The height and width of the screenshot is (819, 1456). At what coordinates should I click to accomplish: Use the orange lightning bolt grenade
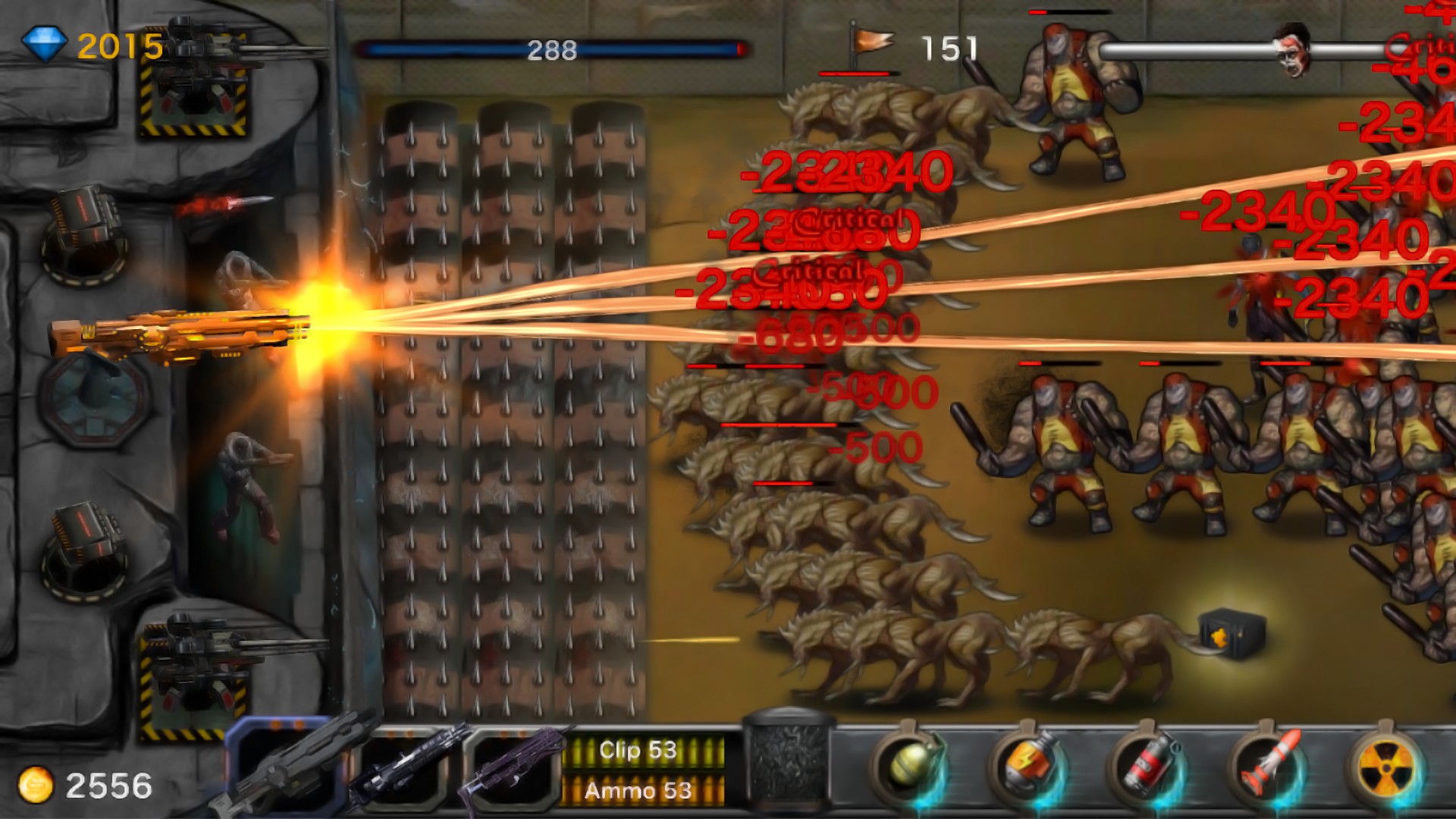coord(1028,766)
